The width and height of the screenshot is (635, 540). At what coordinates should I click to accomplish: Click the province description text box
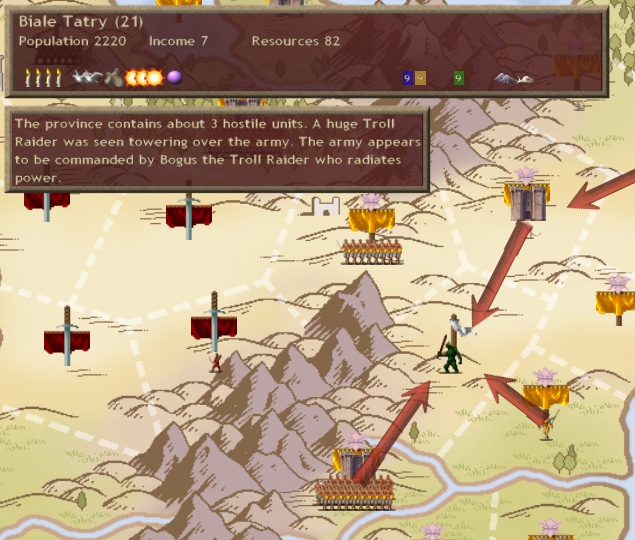pos(218,150)
